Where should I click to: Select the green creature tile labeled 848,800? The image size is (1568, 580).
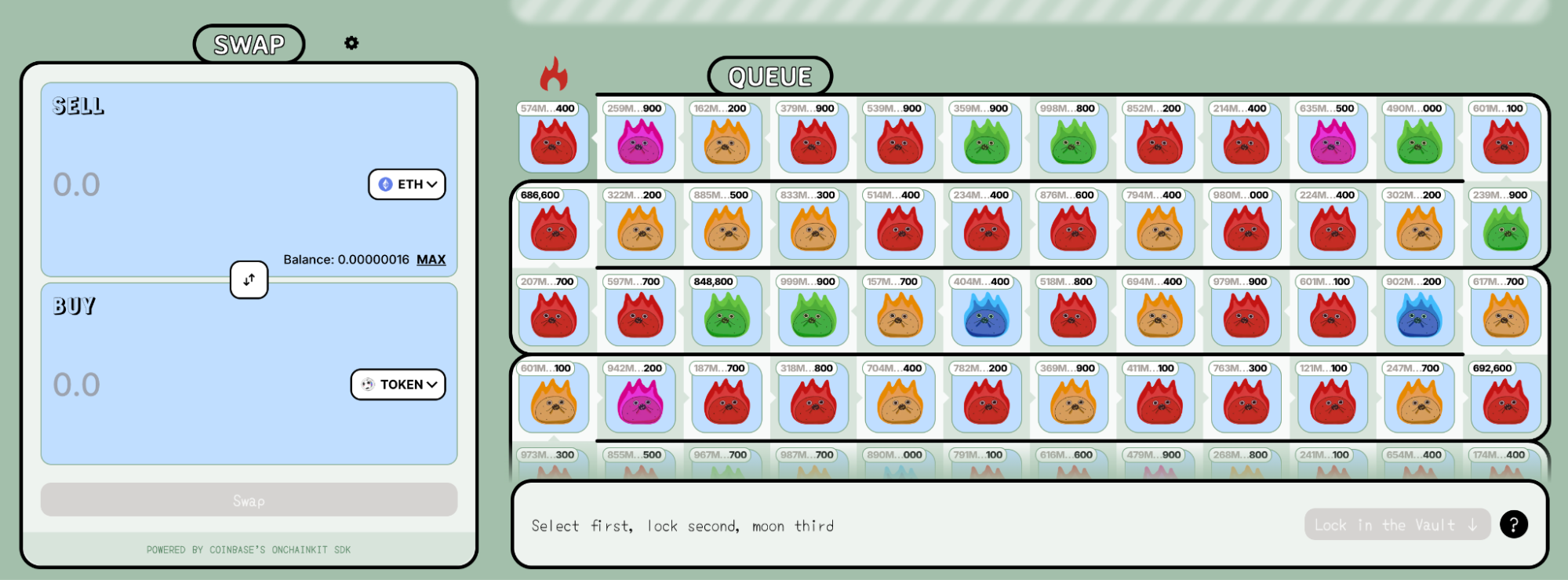pos(726,312)
